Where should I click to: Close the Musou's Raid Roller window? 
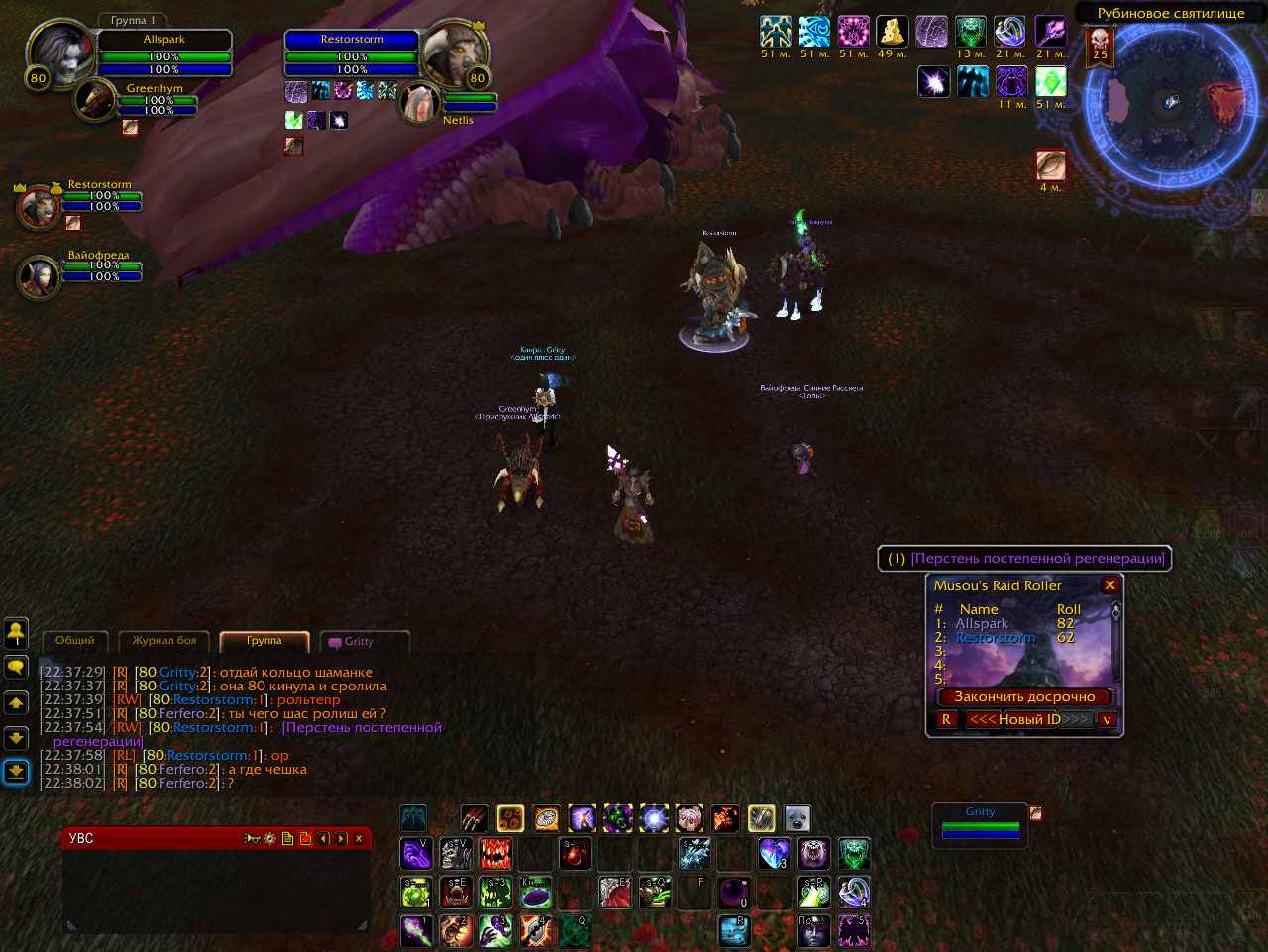(x=1109, y=585)
